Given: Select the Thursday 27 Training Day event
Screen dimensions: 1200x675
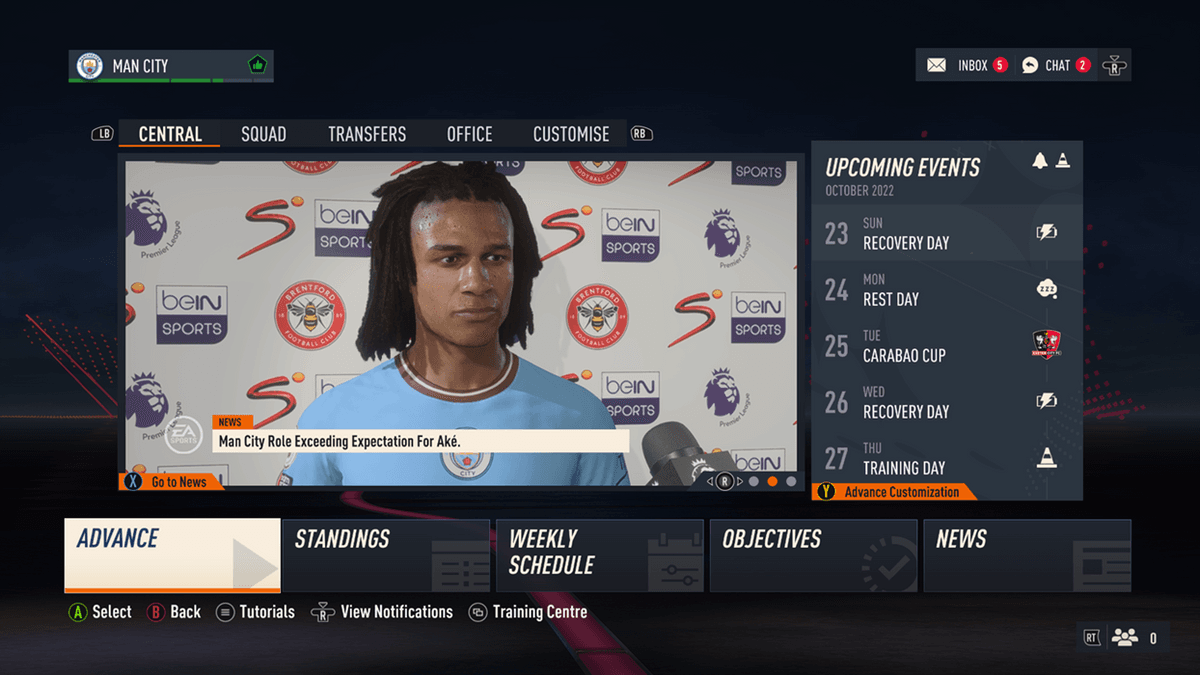Looking at the screenshot, I should click(x=946, y=458).
